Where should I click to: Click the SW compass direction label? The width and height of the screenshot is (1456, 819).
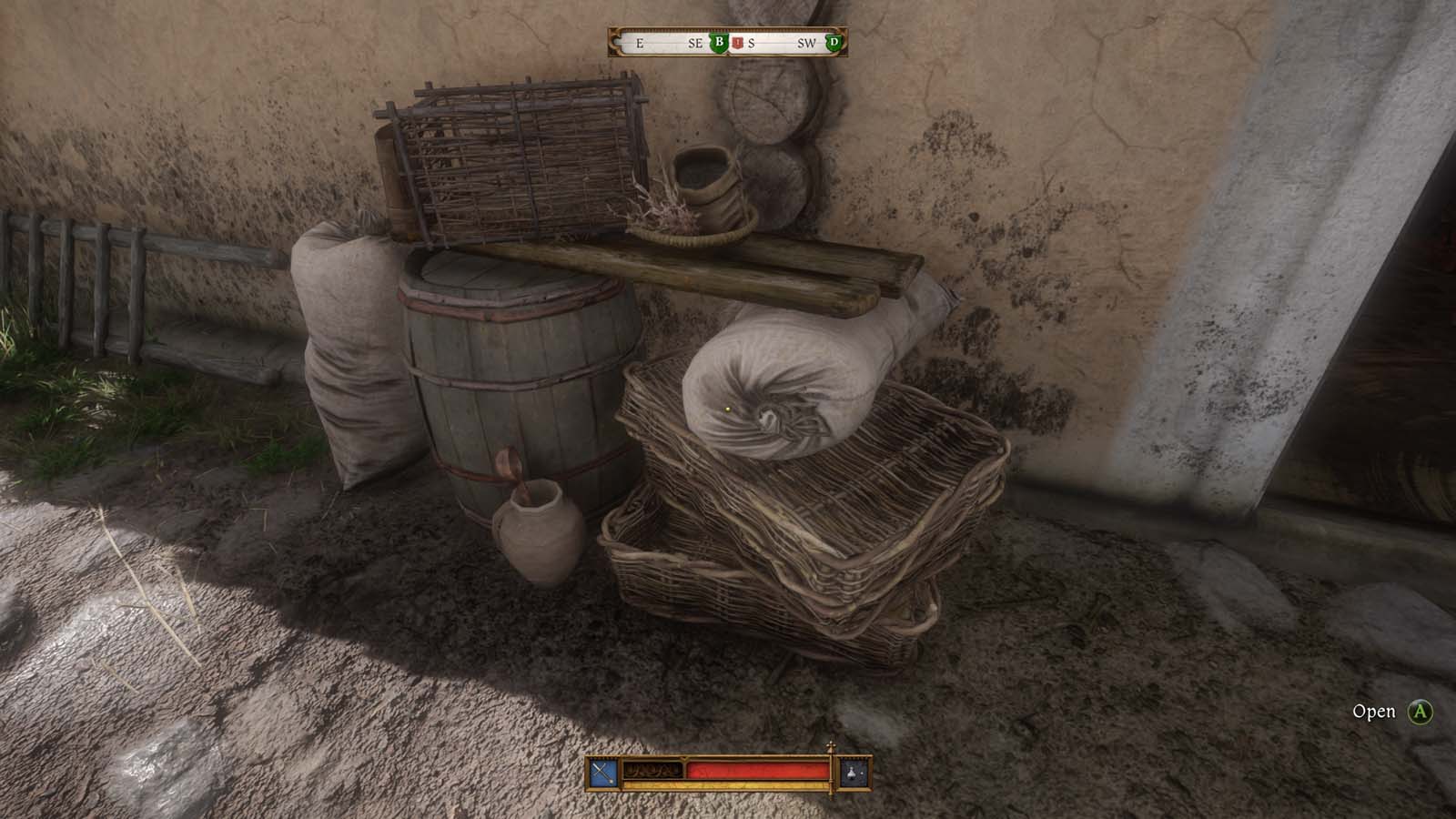(x=808, y=42)
